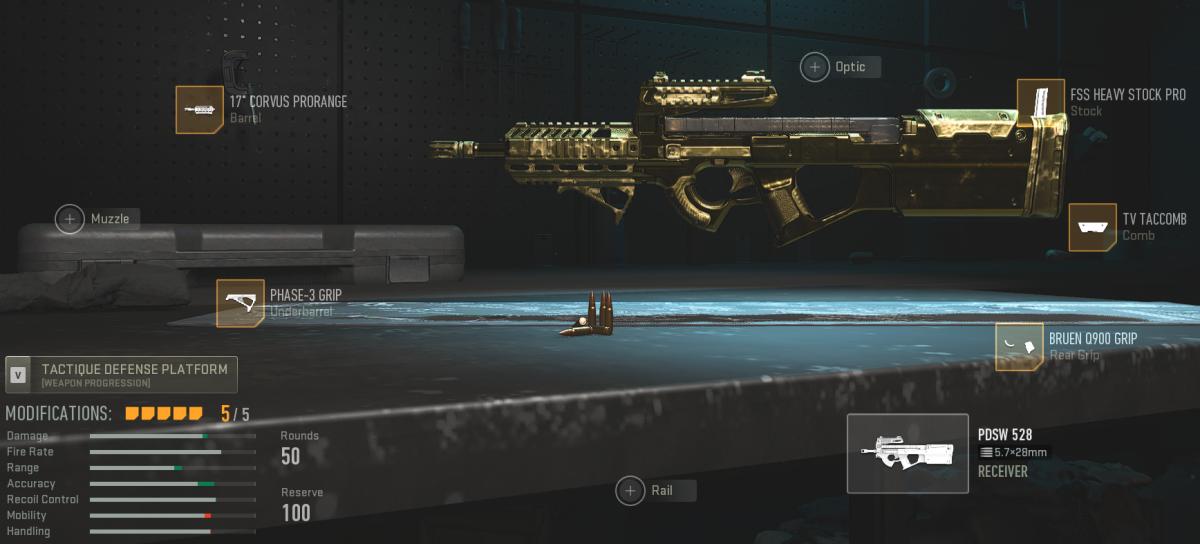Viewport: 1200px width, 544px height.
Task: Add an attachment to the Rail slot
Action: [x=630, y=490]
